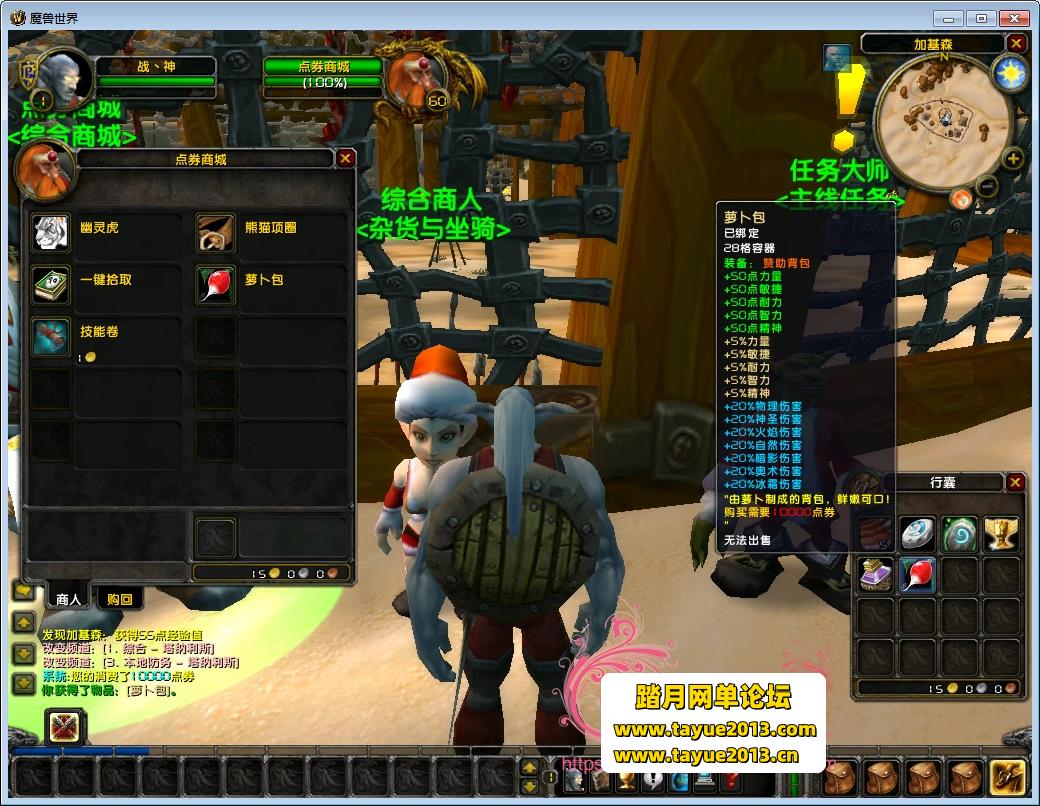Switch to the 商人 tab

[x=68, y=598]
